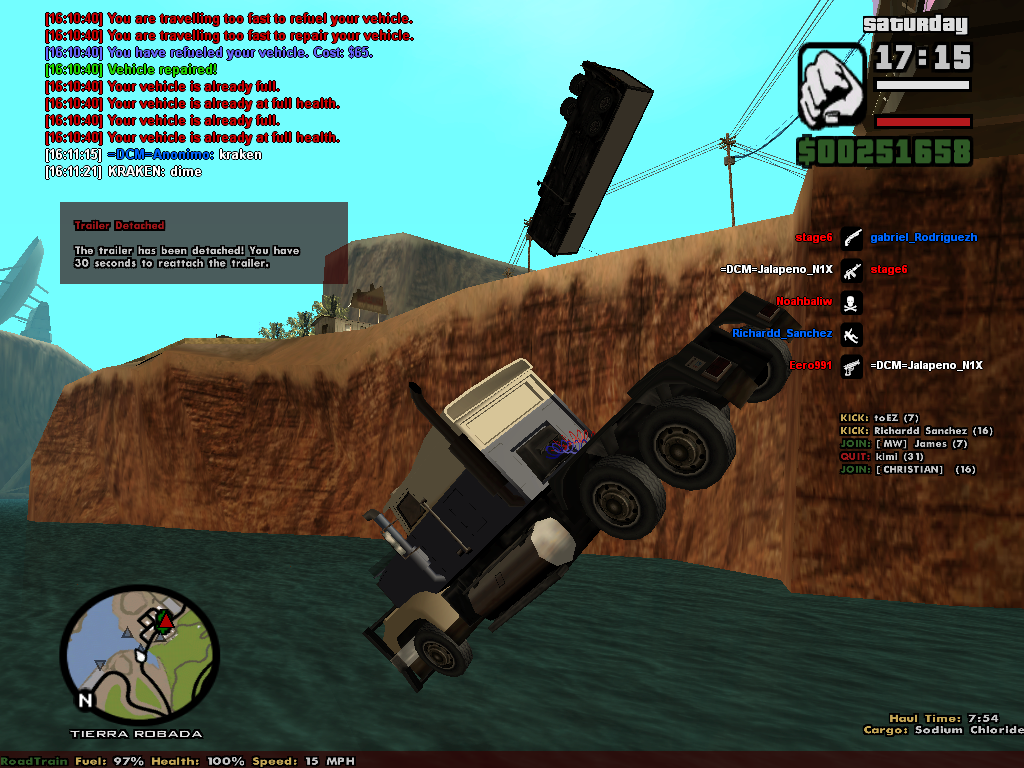The height and width of the screenshot is (768, 1024).
Task: Select the QUIT: kimi log entry
Action: point(881,457)
